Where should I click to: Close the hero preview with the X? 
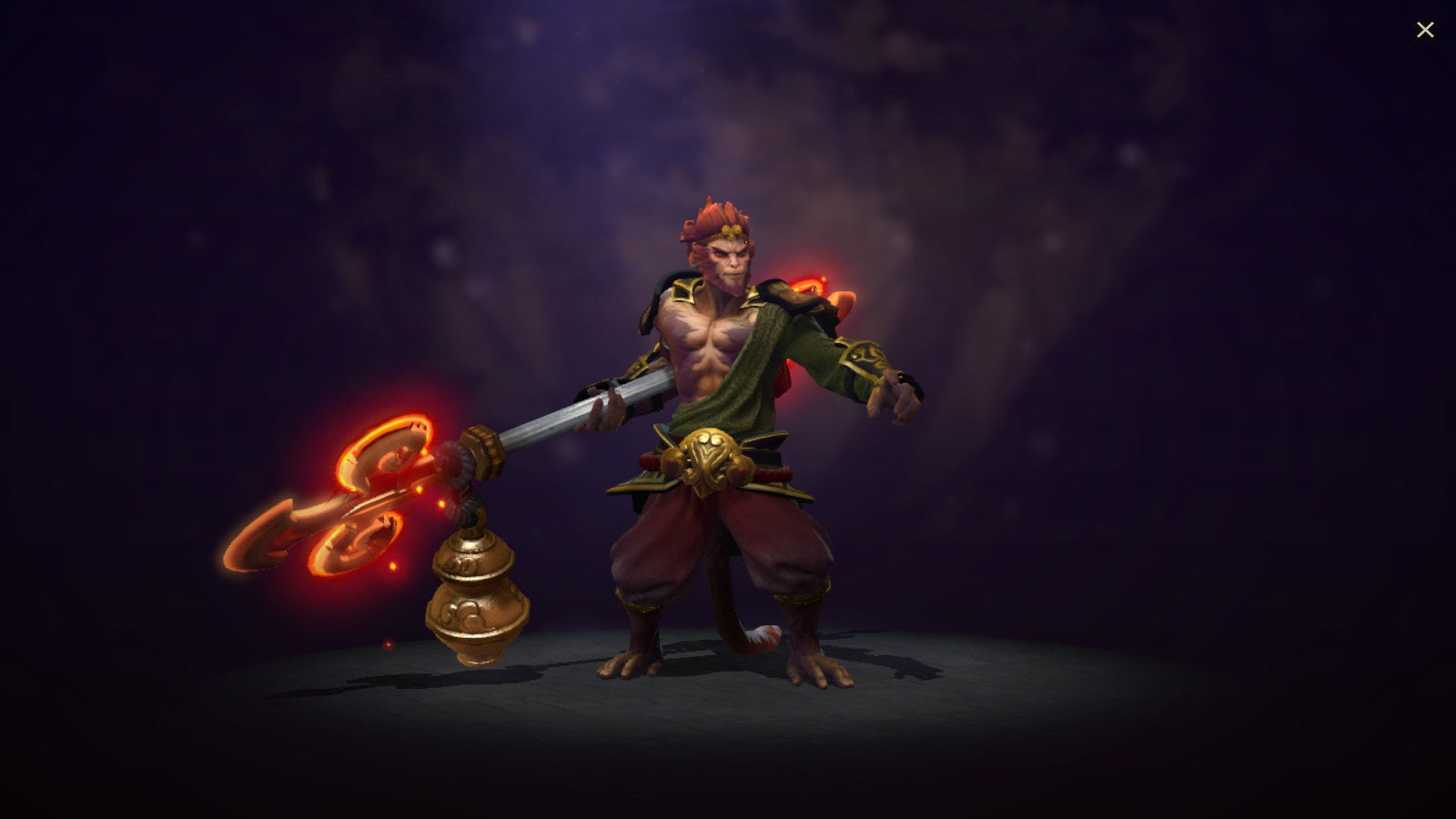1424,29
